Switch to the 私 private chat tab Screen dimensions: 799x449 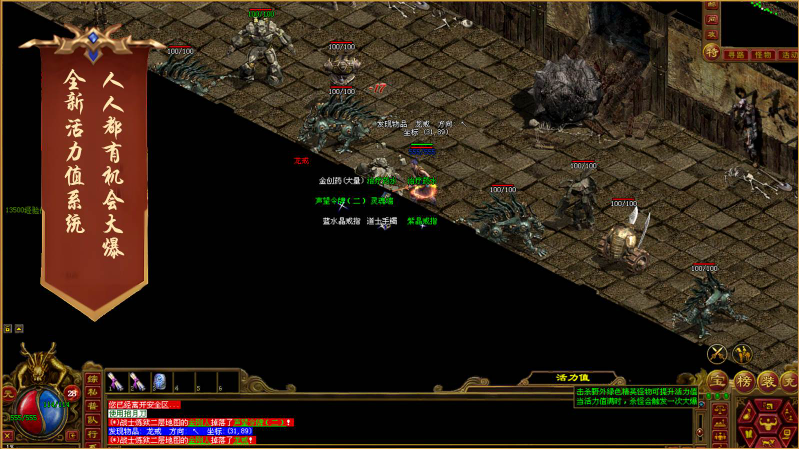pos(92,393)
